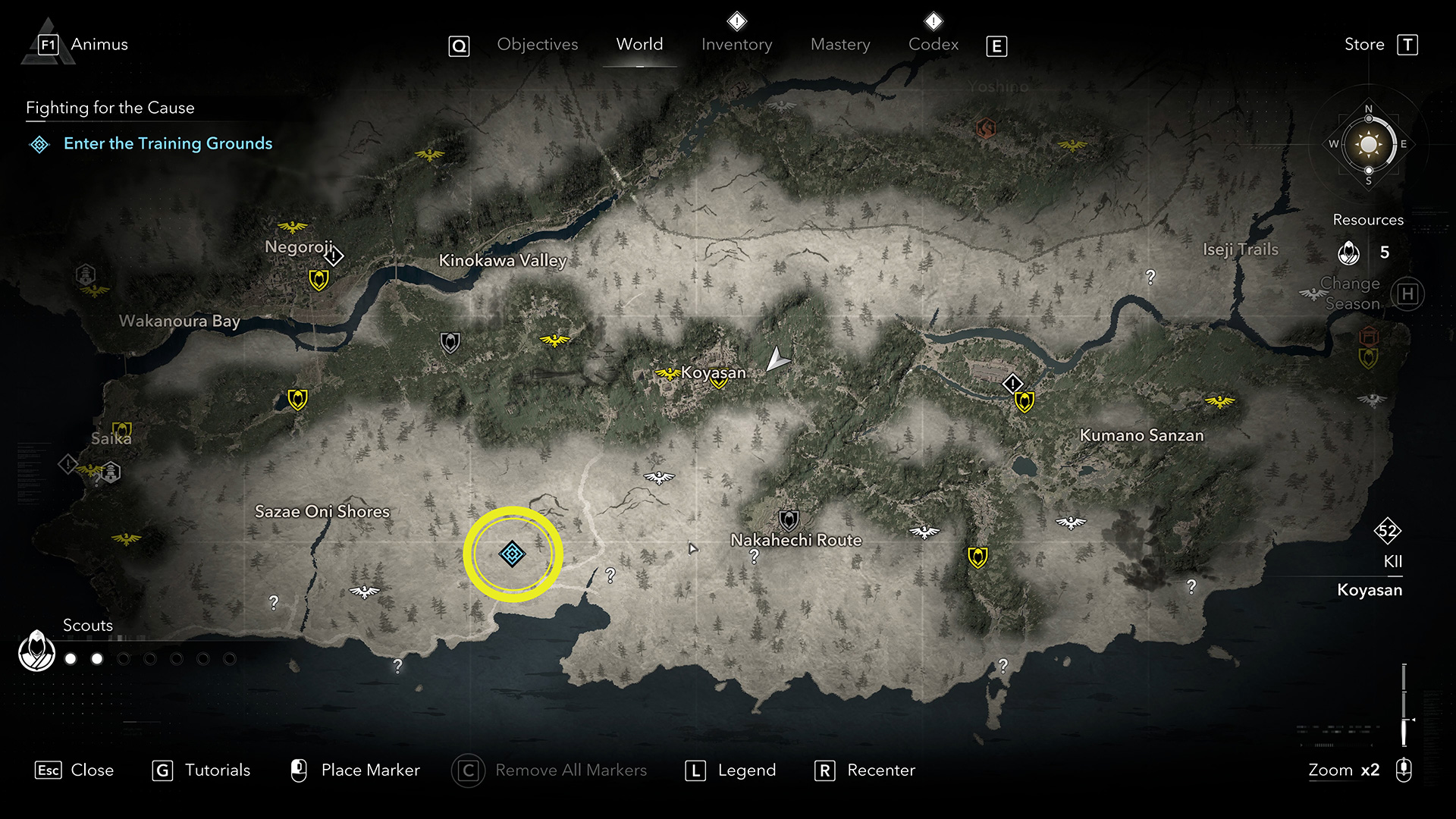The image size is (1456, 819).
Task: Click the Negoroji quest exclamation marker
Action: coord(334,256)
